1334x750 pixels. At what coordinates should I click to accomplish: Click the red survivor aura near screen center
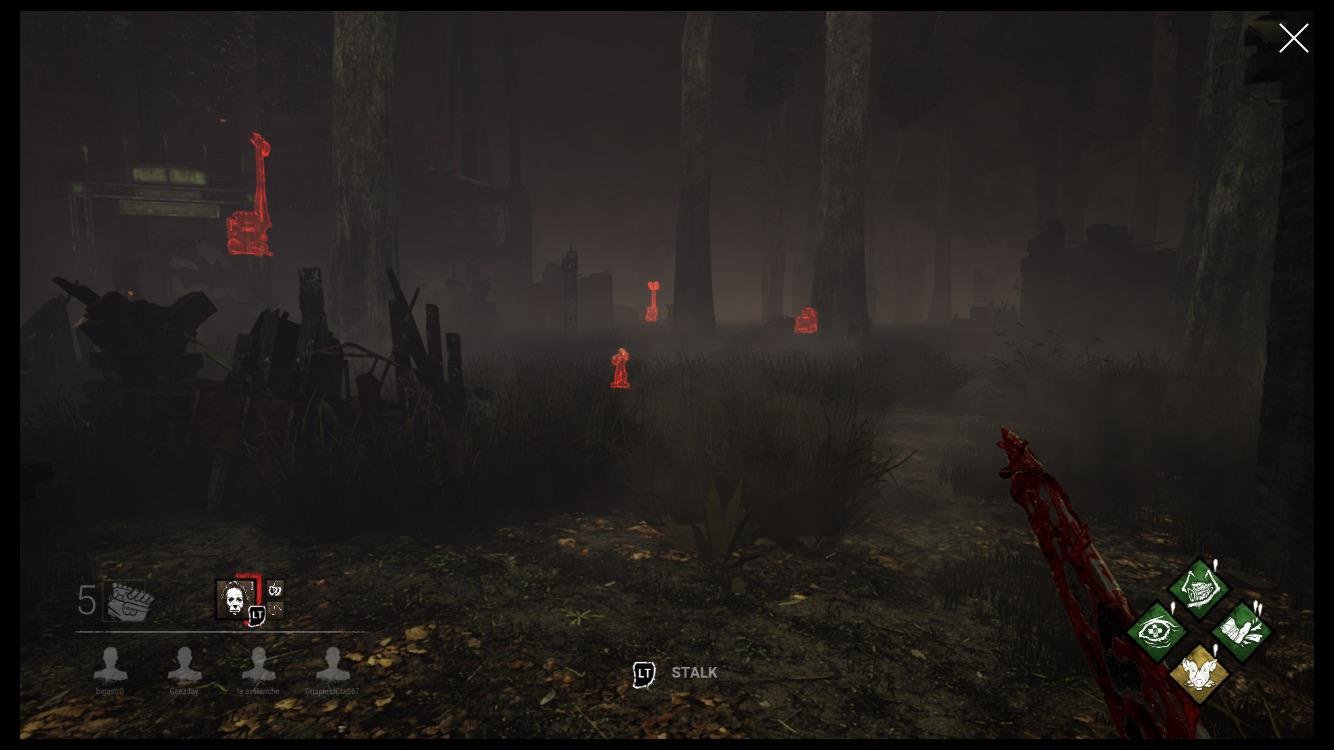(x=619, y=367)
